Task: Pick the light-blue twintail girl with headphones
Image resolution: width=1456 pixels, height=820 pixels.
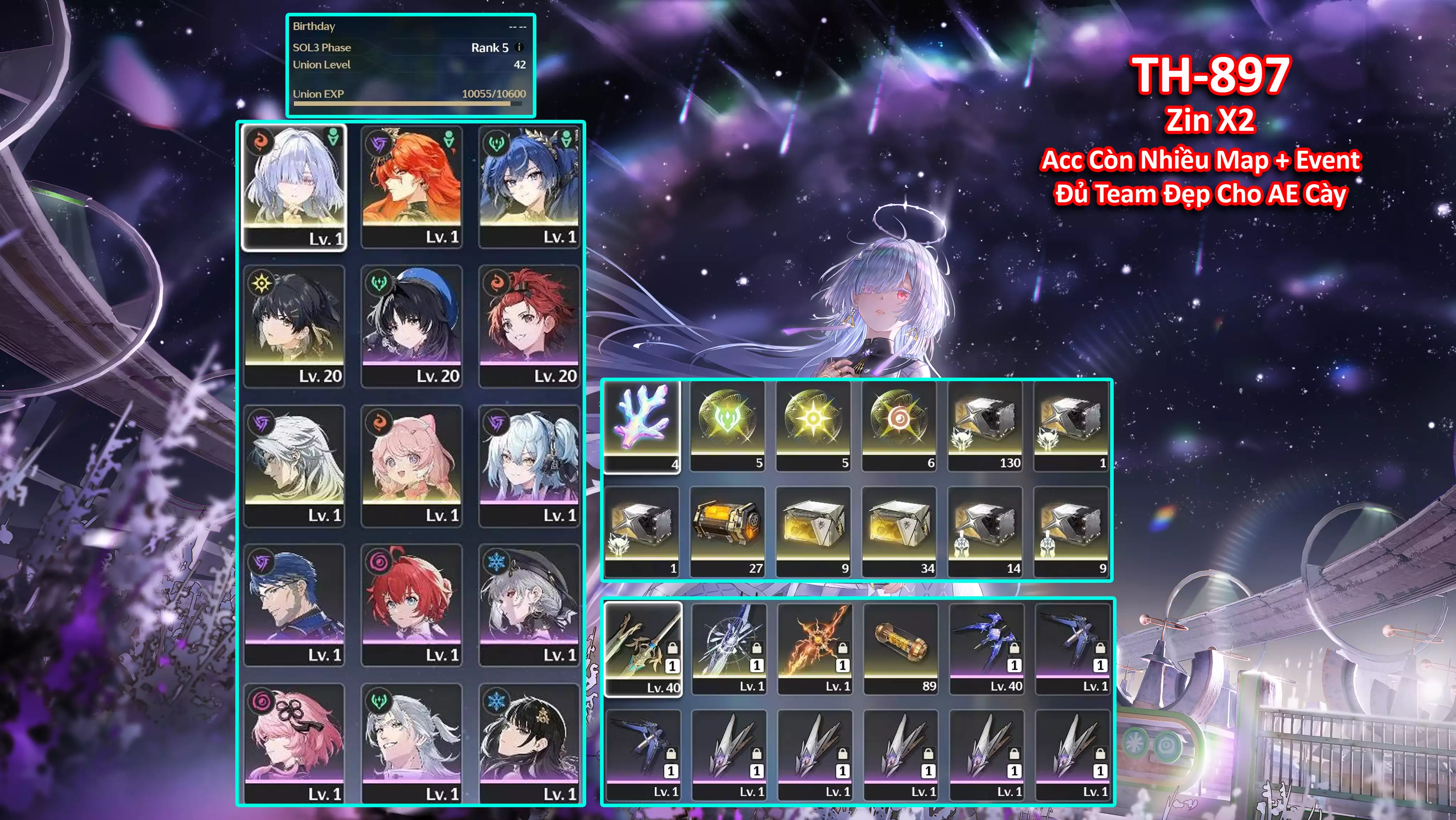Action: pos(529,465)
